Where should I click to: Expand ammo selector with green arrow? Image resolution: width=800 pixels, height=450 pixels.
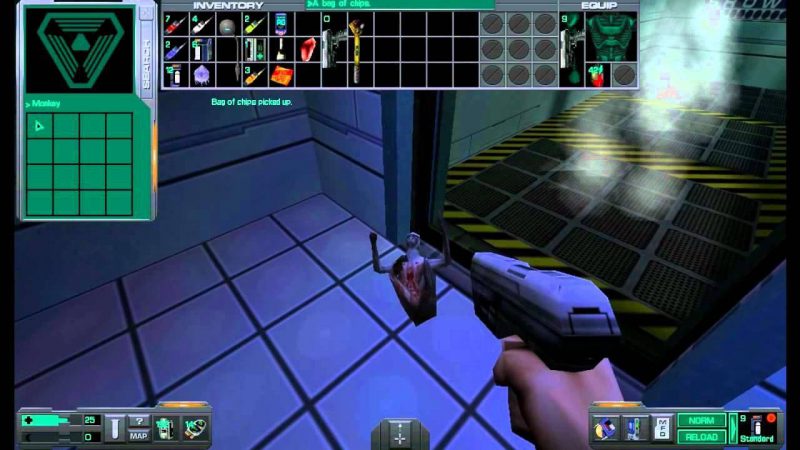(x=732, y=428)
